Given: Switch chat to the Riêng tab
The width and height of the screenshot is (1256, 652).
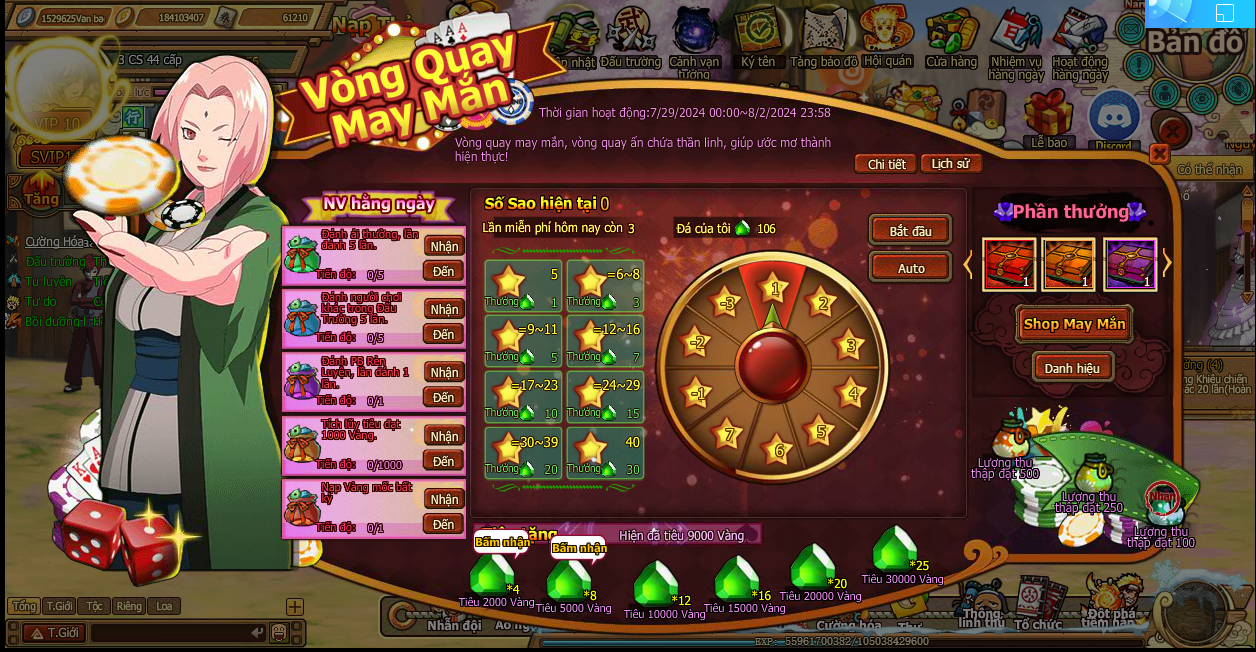Looking at the screenshot, I should [x=128, y=606].
